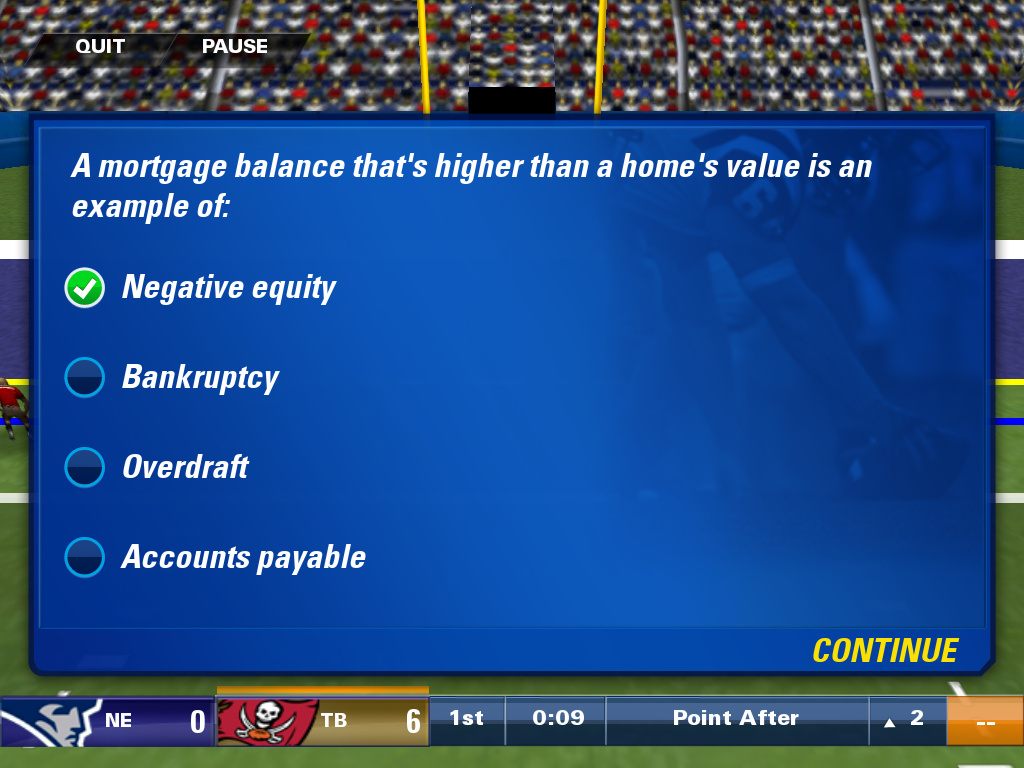Continue to the next play
The height and width of the screenshot is (768, 1024).
coord(884,651)
